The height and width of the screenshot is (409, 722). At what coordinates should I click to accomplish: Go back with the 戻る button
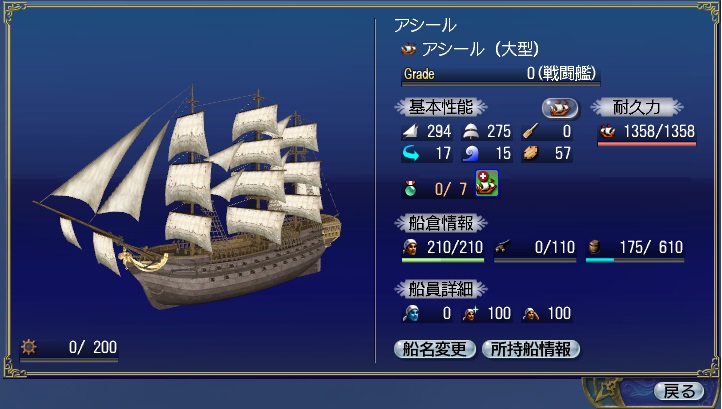[679, 390]
